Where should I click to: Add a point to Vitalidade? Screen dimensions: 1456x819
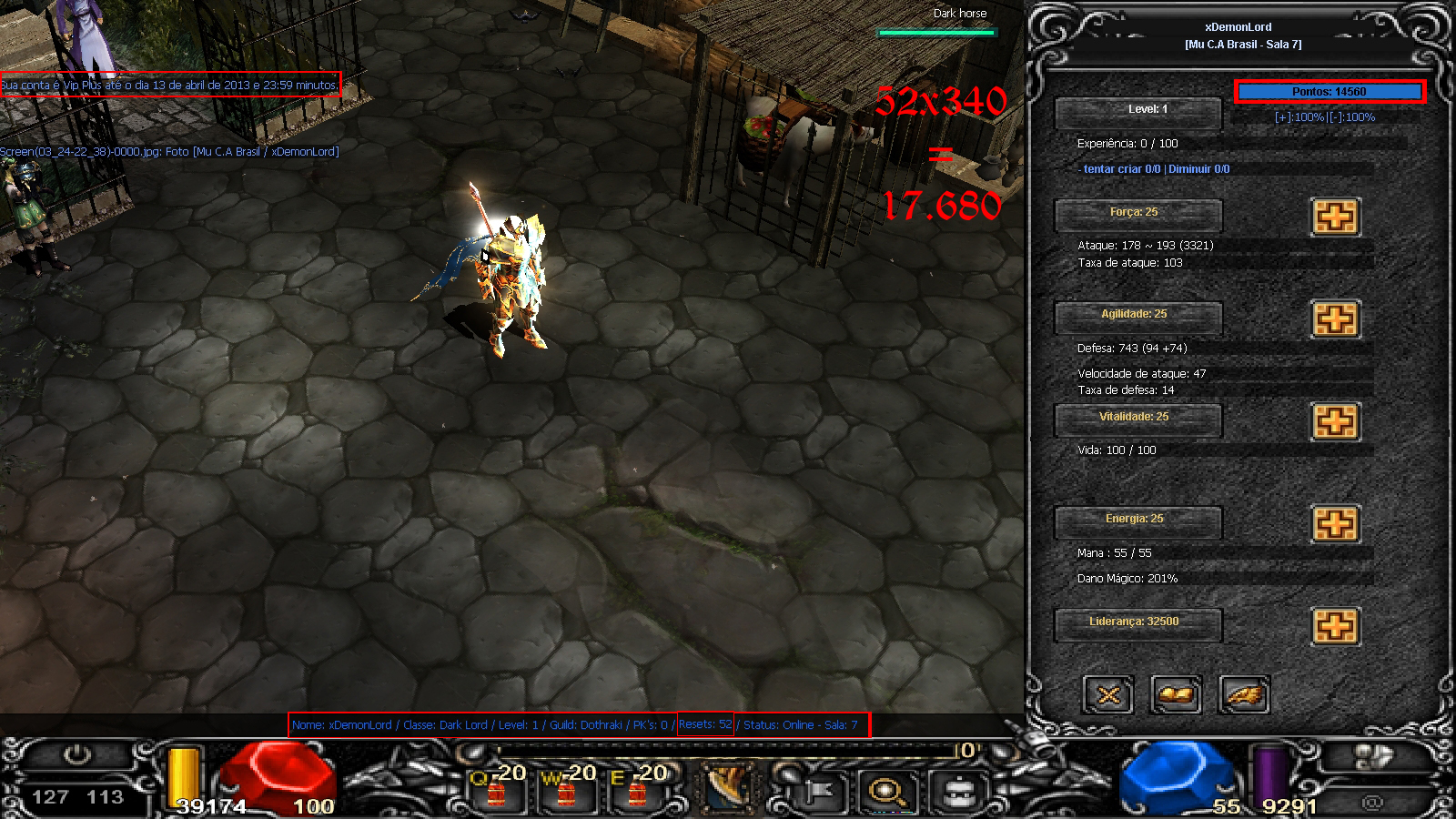tap(1335, 421)
